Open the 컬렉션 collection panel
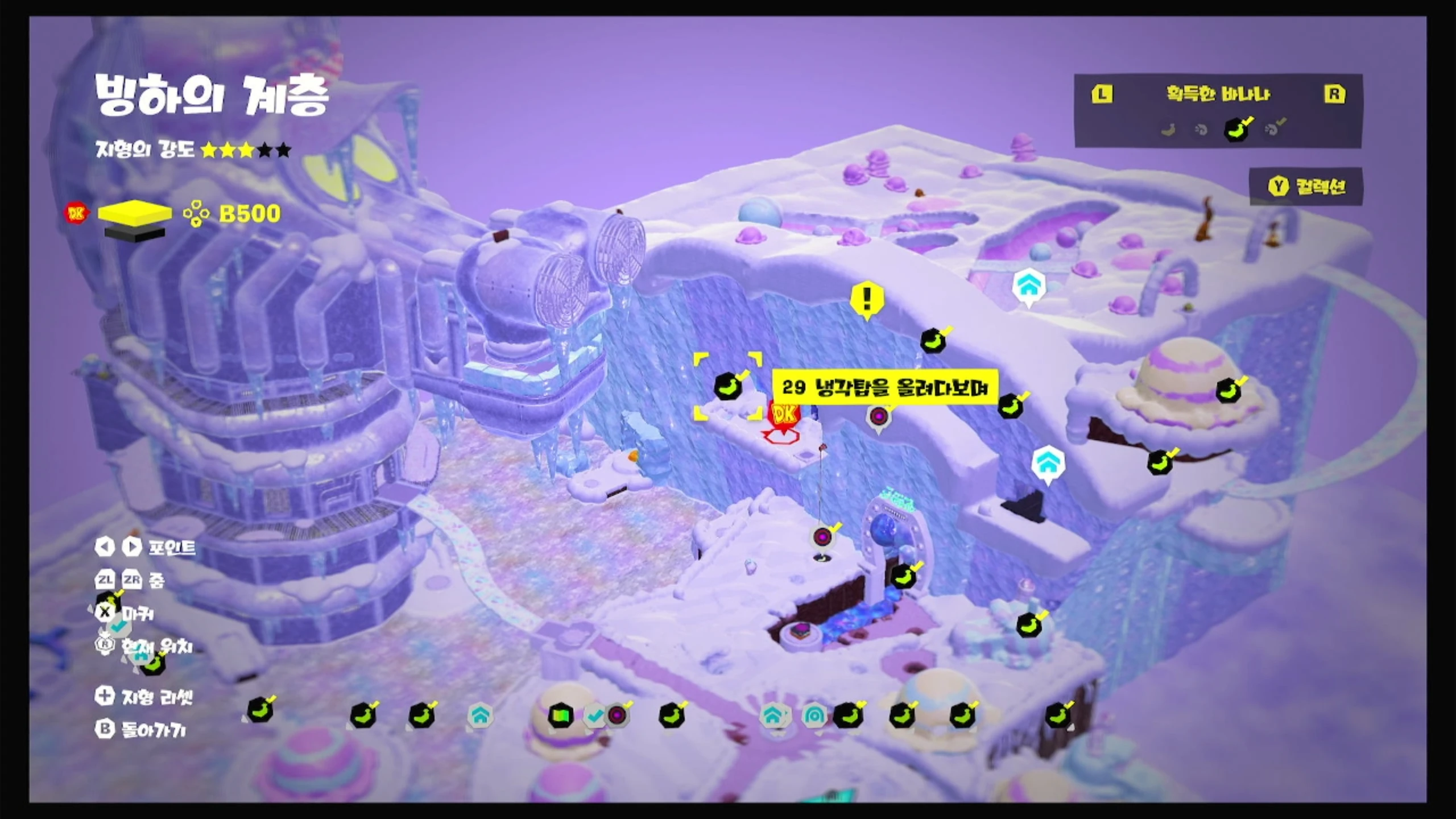Screen dimensions: 1456x819 [x=1306, y=186]
